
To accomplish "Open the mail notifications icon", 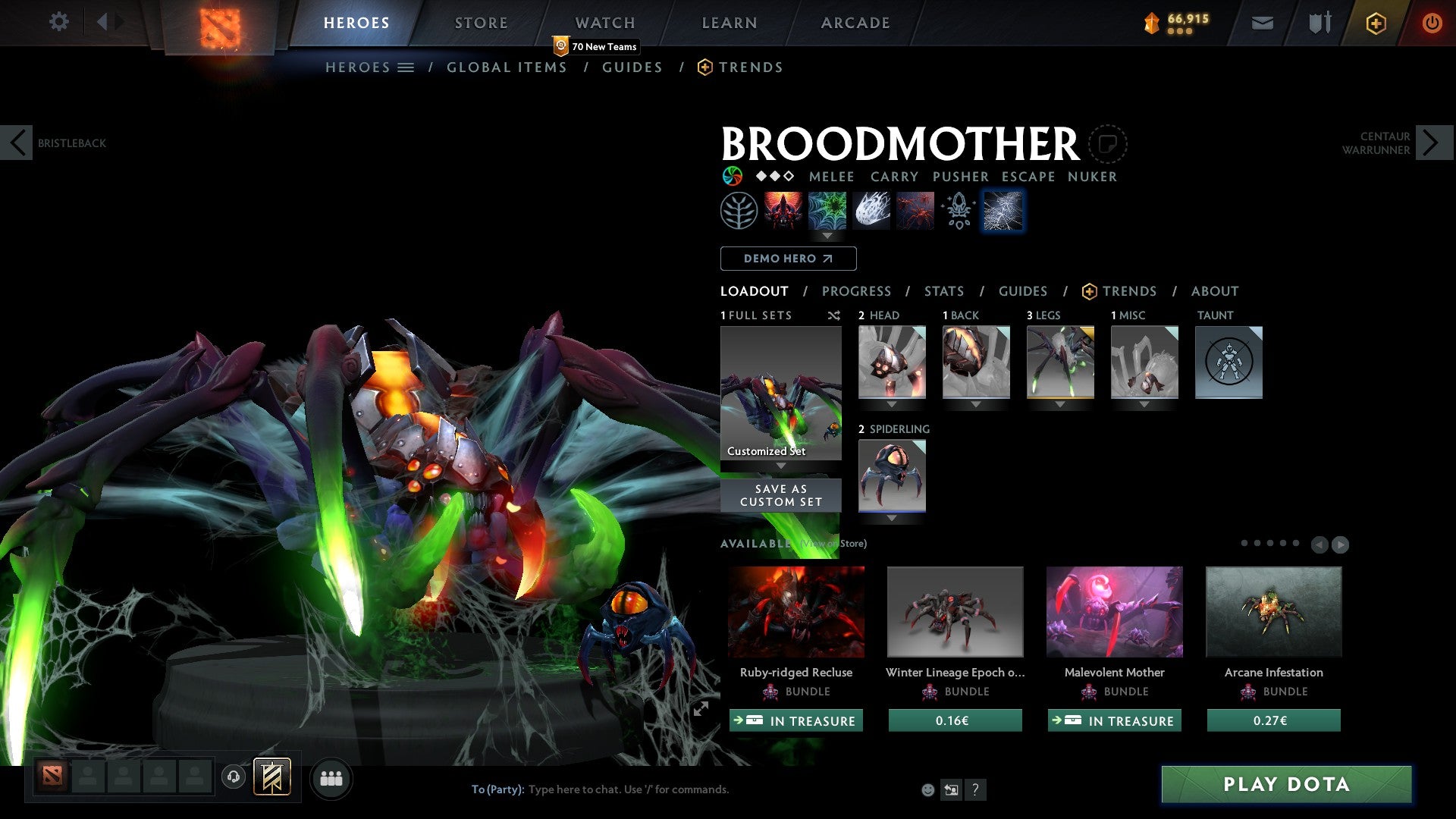I will [1262, 23].
